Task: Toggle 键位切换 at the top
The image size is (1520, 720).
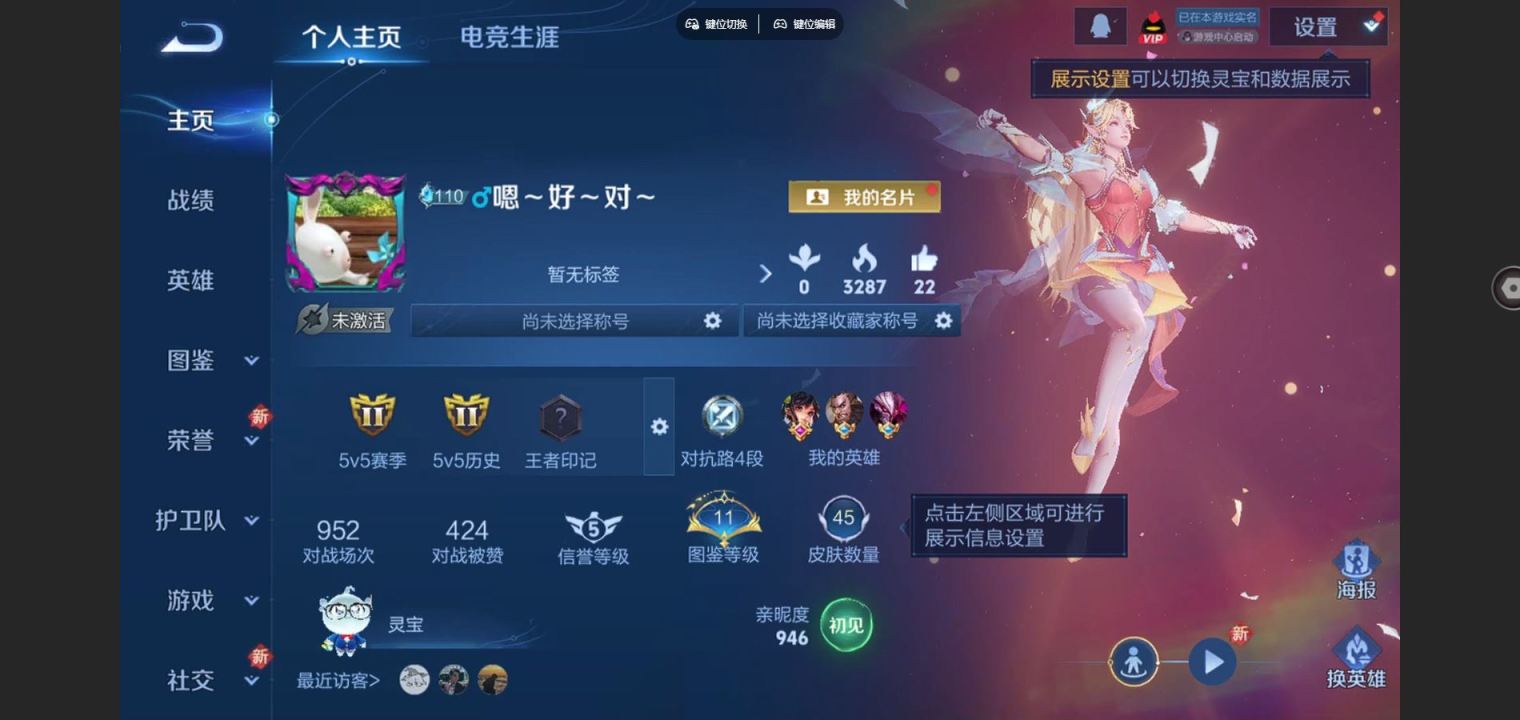Action: pos(714,24)
